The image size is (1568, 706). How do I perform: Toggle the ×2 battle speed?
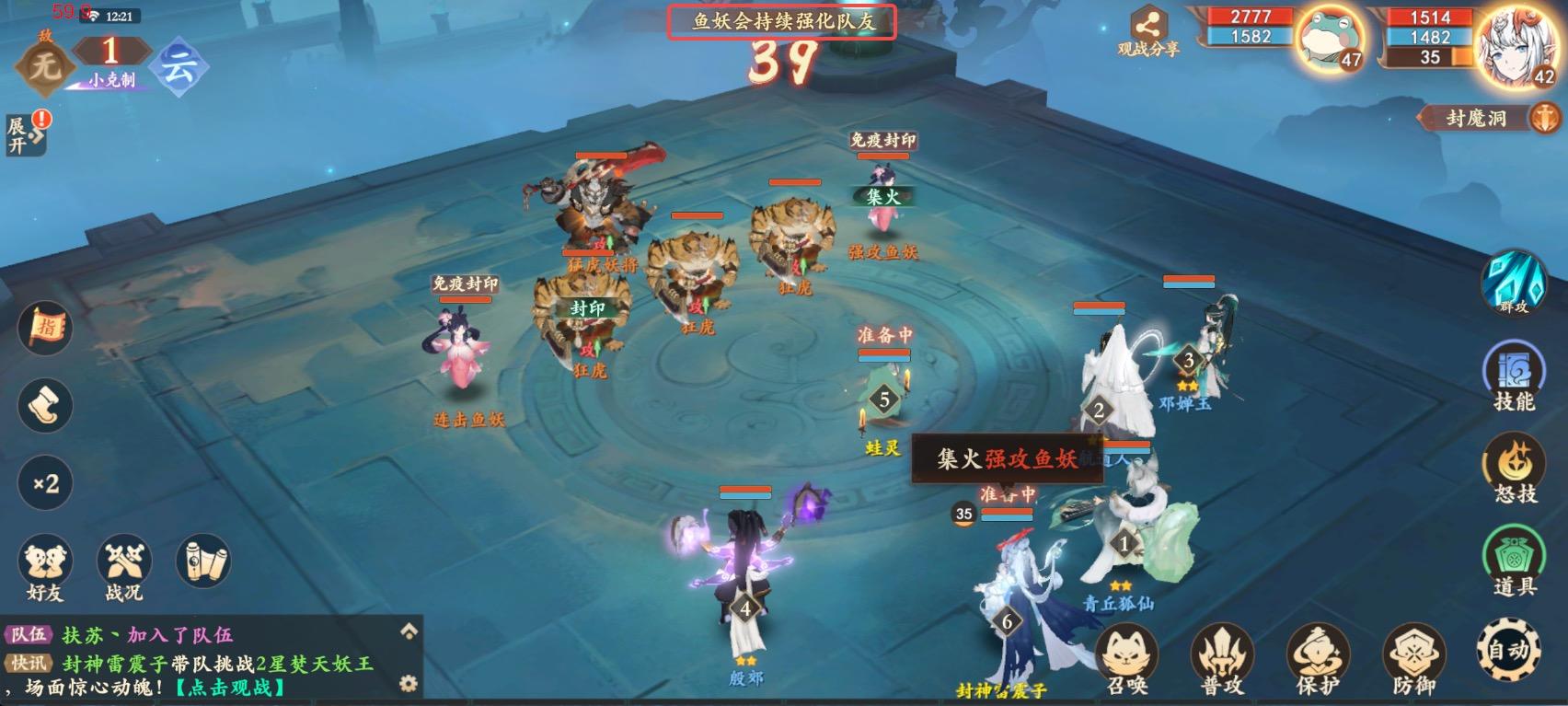coord(43,482)
